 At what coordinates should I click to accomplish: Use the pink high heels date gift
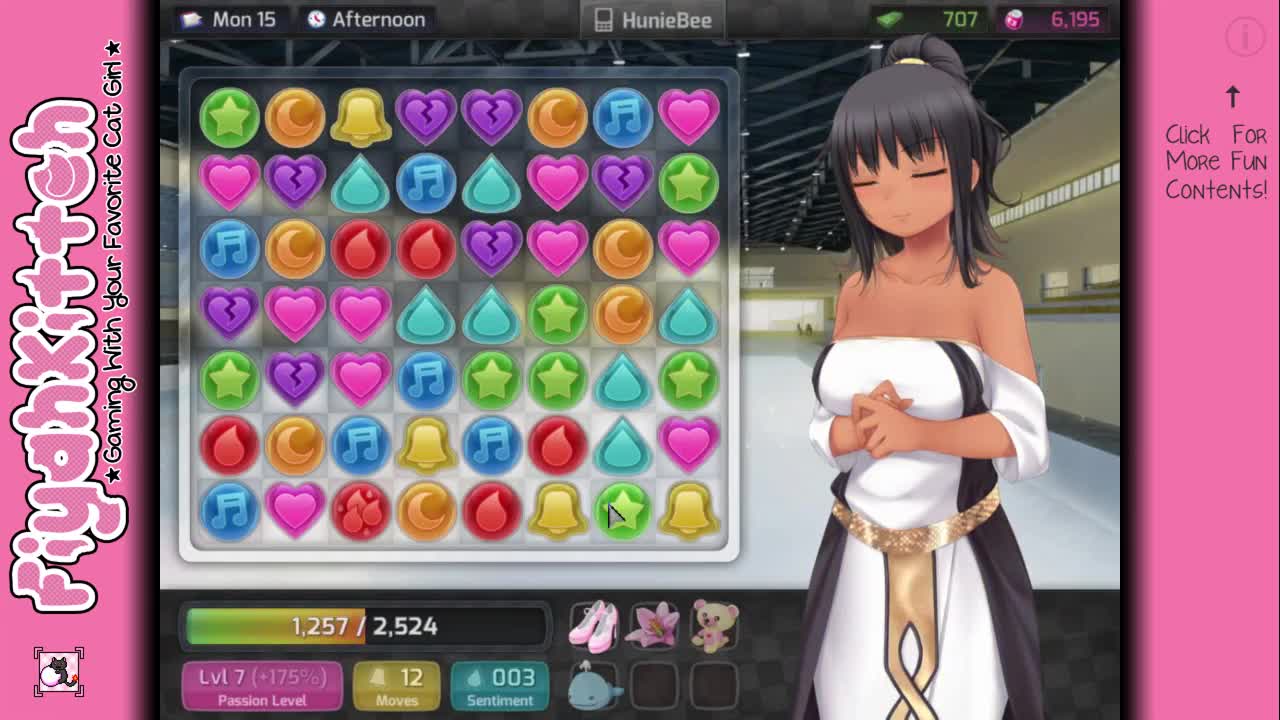click(x=594, y=625)
